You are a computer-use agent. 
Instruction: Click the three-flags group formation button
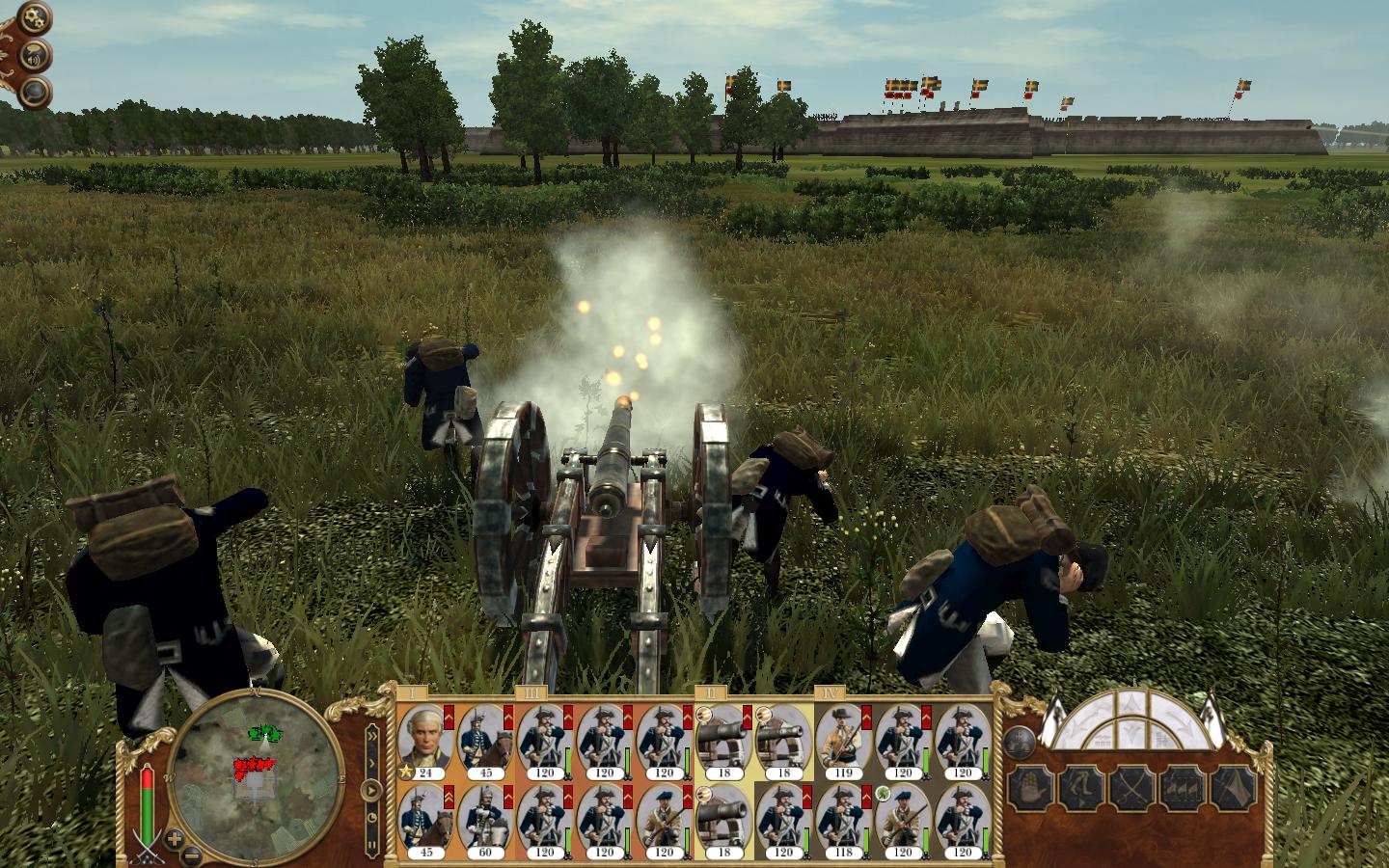pos(1183,788)
